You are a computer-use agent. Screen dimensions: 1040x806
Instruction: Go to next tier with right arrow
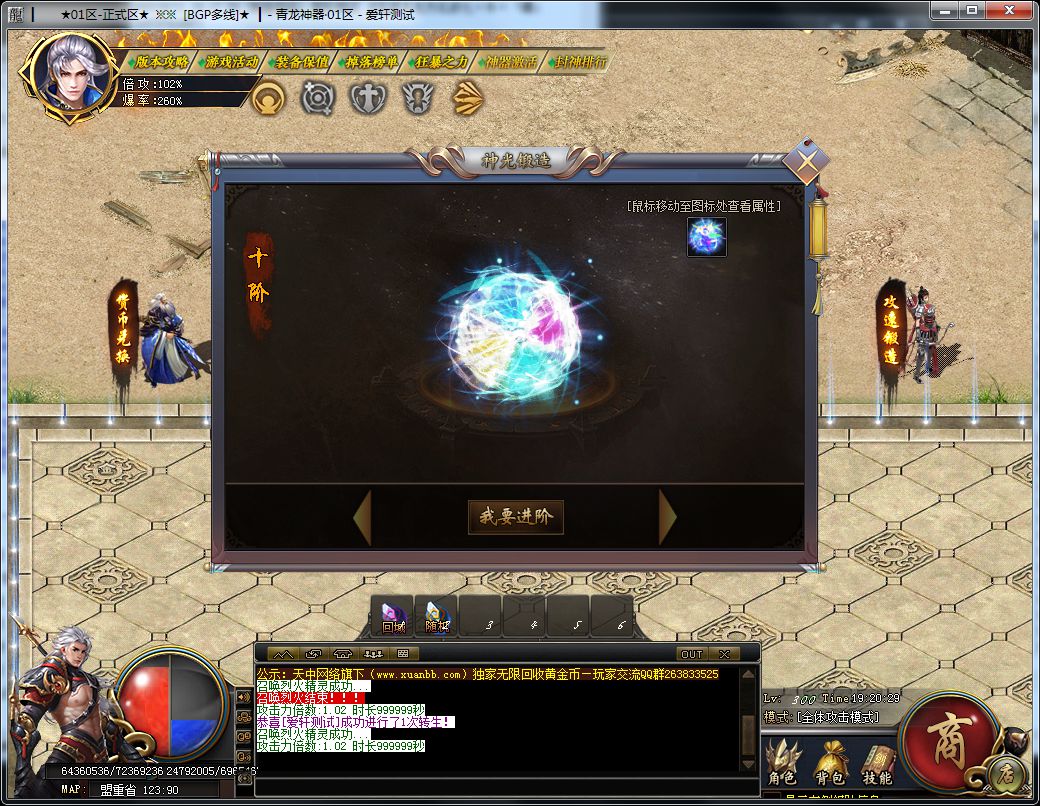tap(667, 517)
